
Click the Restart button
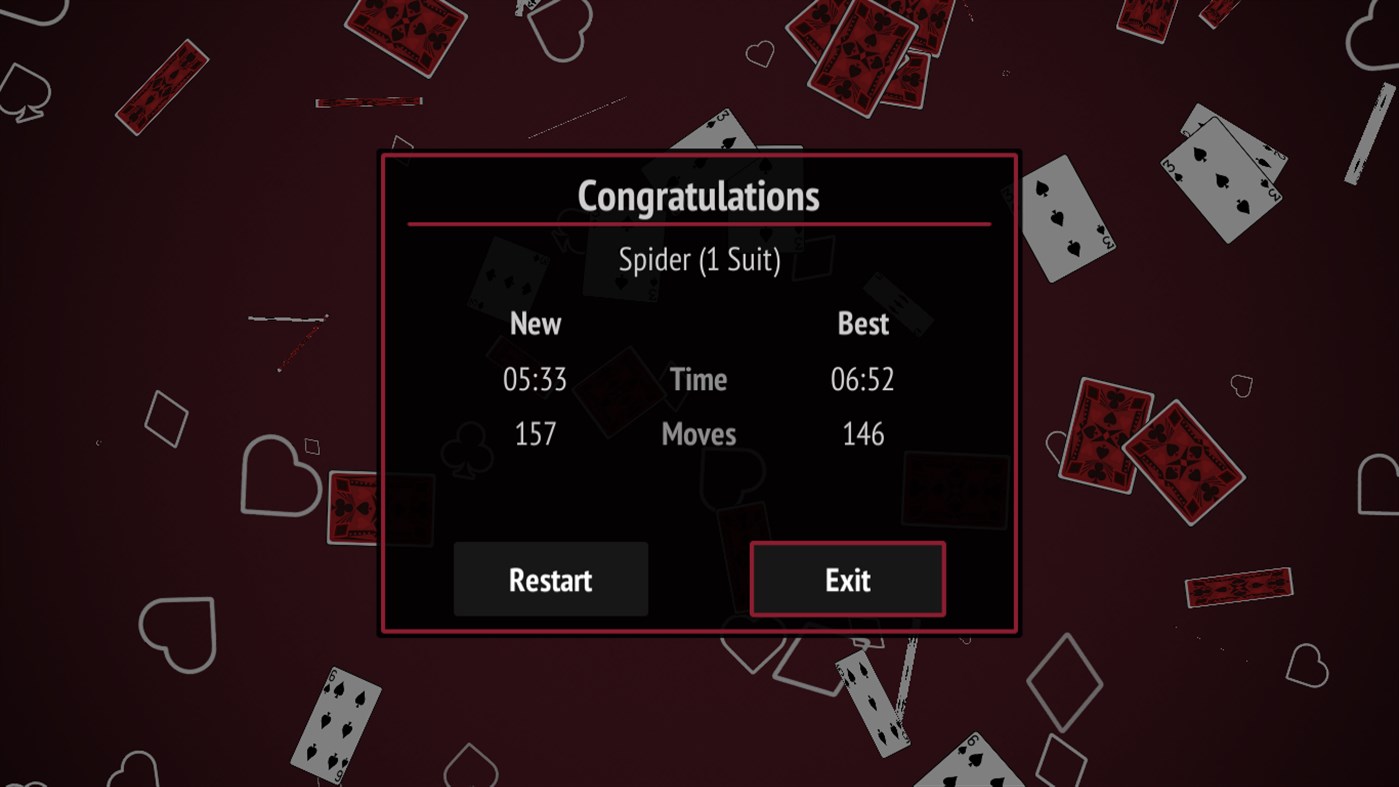[550, 579]
